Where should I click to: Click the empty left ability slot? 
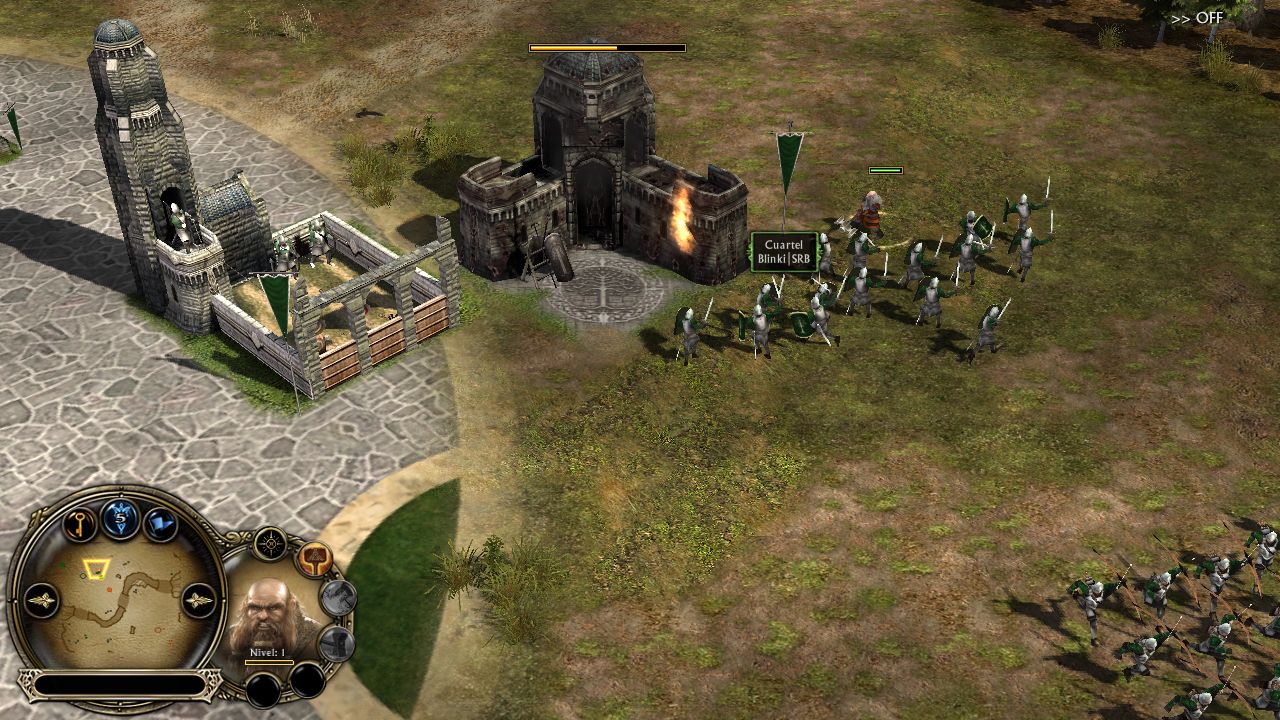click(263, 687)
